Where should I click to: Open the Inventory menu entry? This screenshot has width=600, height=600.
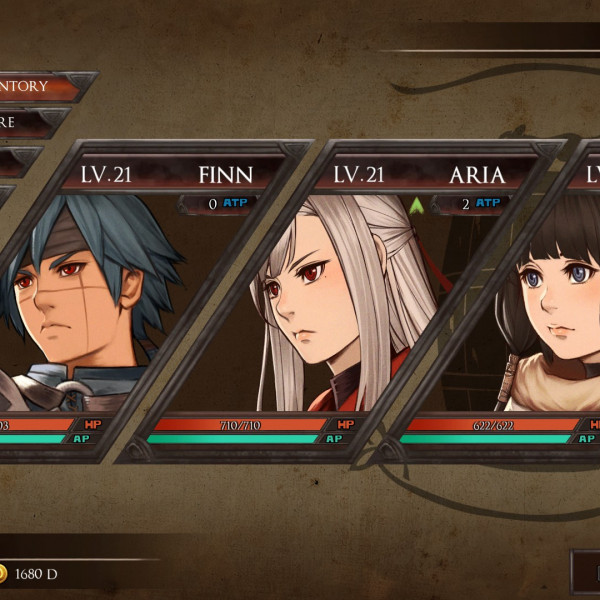coord(40,86)
